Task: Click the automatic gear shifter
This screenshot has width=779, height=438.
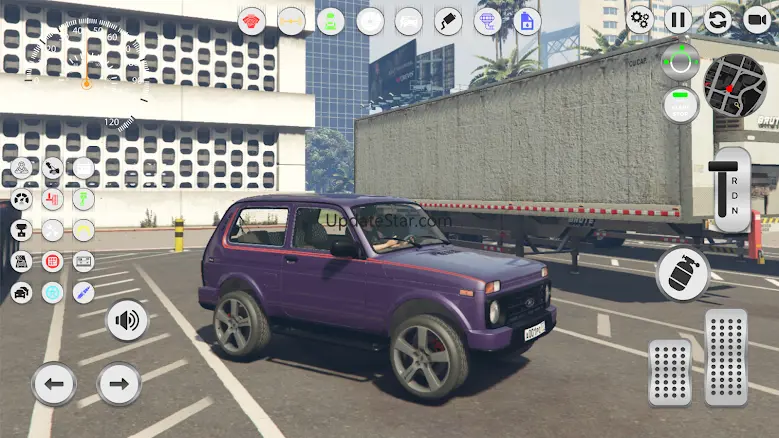Action: coord(730,190)
